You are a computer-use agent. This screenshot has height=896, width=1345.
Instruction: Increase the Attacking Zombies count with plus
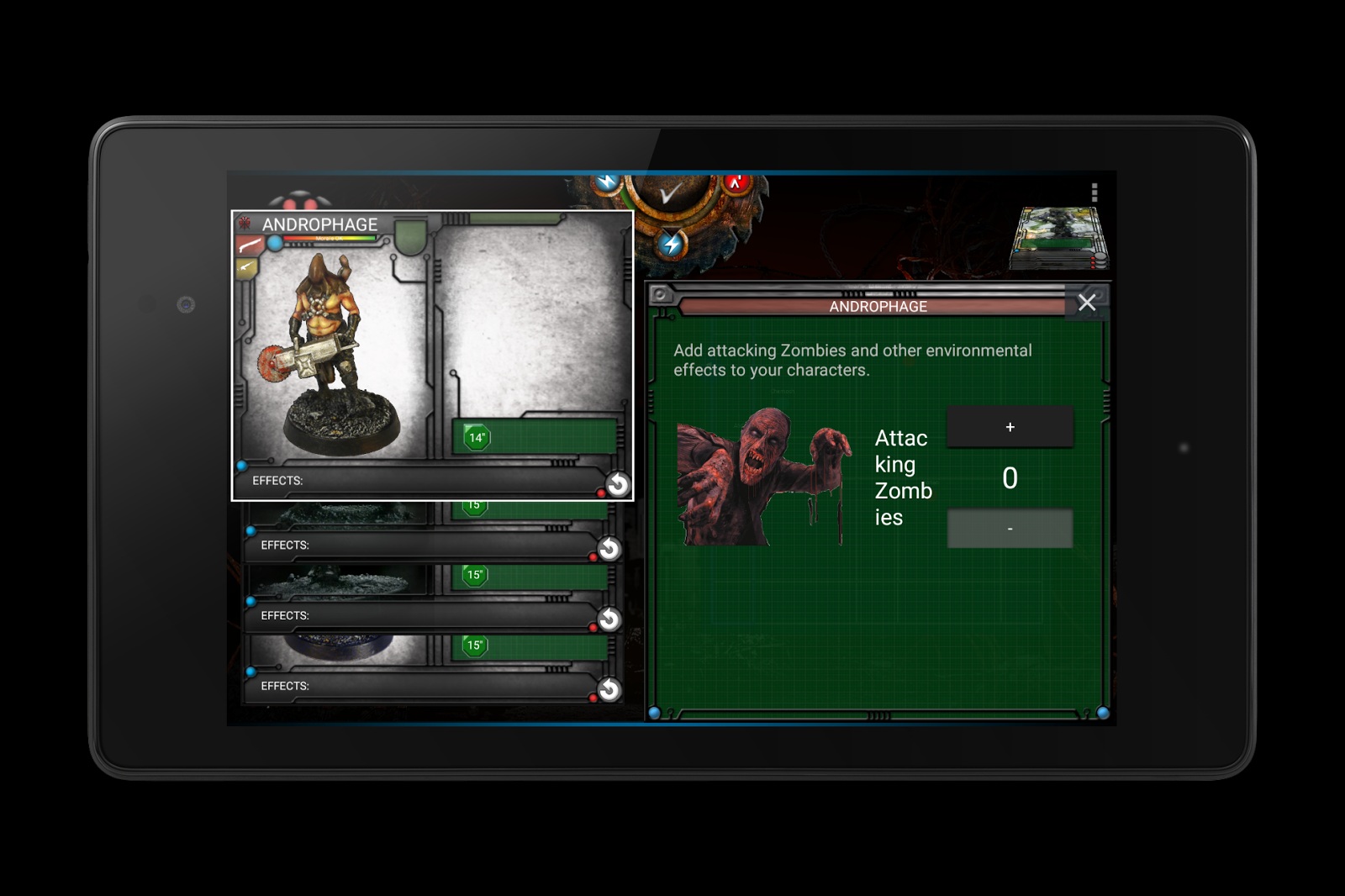[1010, 427]
